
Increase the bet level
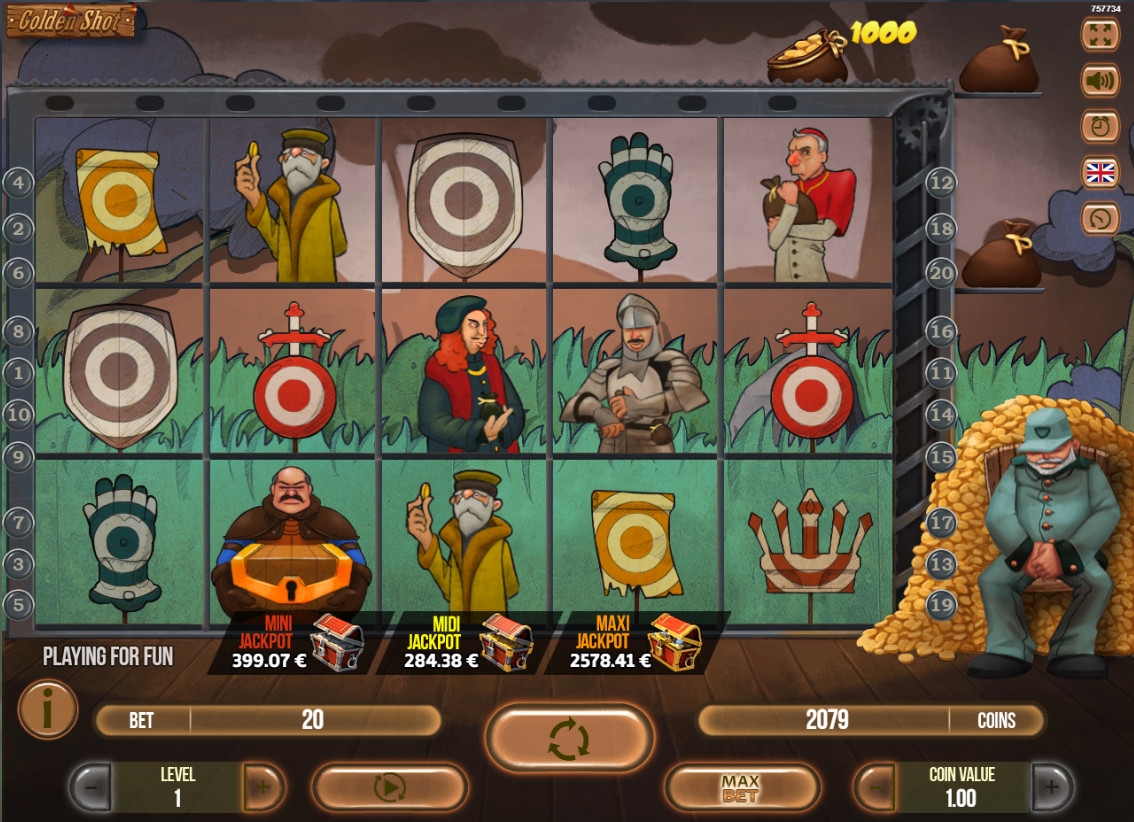(x=263, y=788)
